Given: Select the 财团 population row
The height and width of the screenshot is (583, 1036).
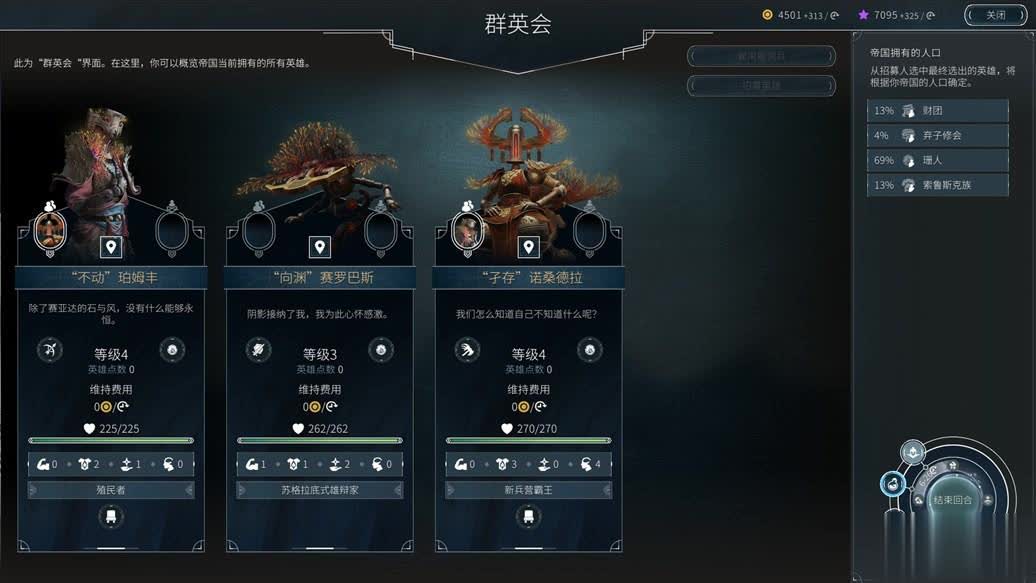Looking at the screenshot, I should coord(938,111).
